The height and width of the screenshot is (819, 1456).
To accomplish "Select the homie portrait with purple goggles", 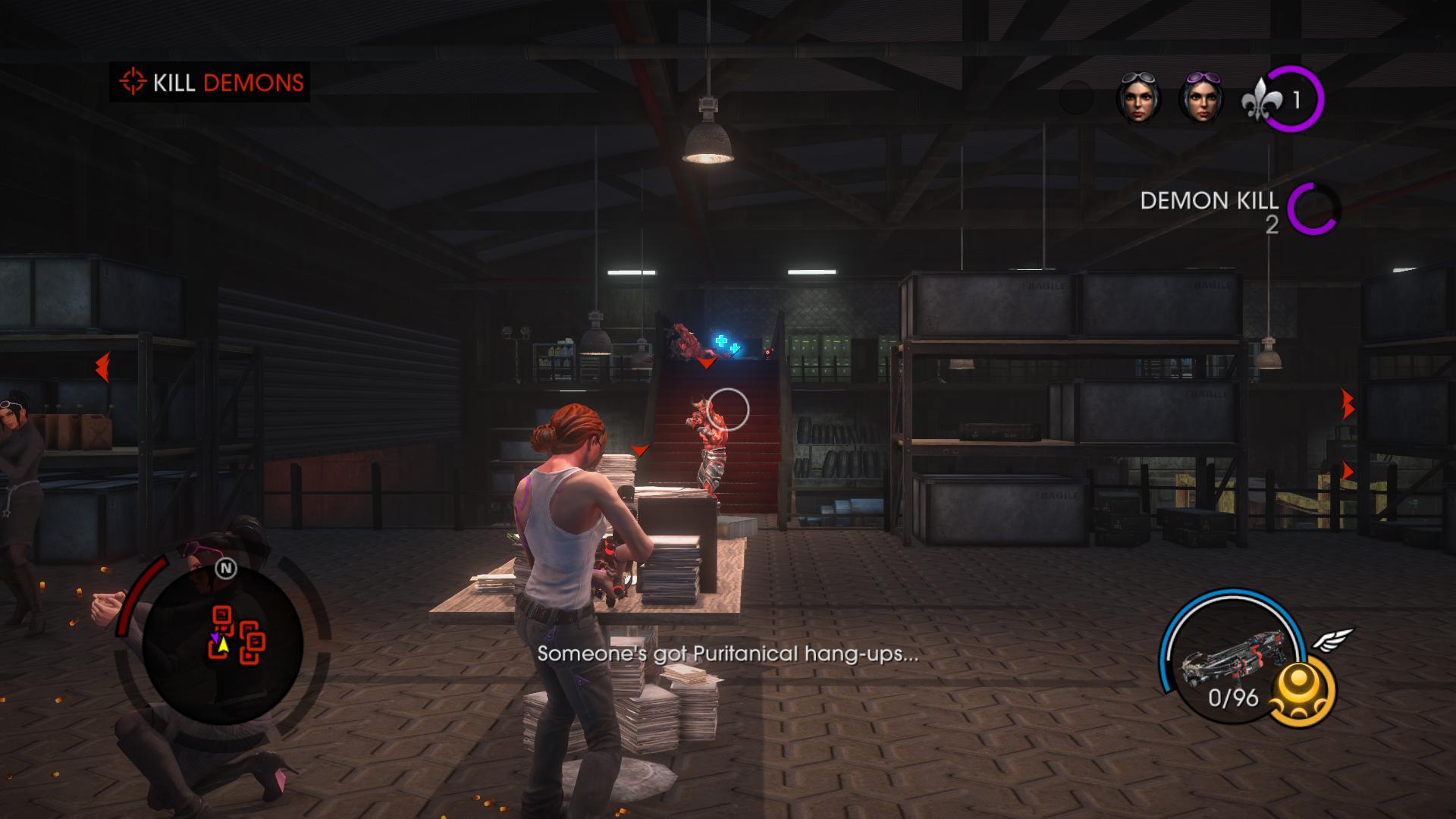I will coord(1200,99).
